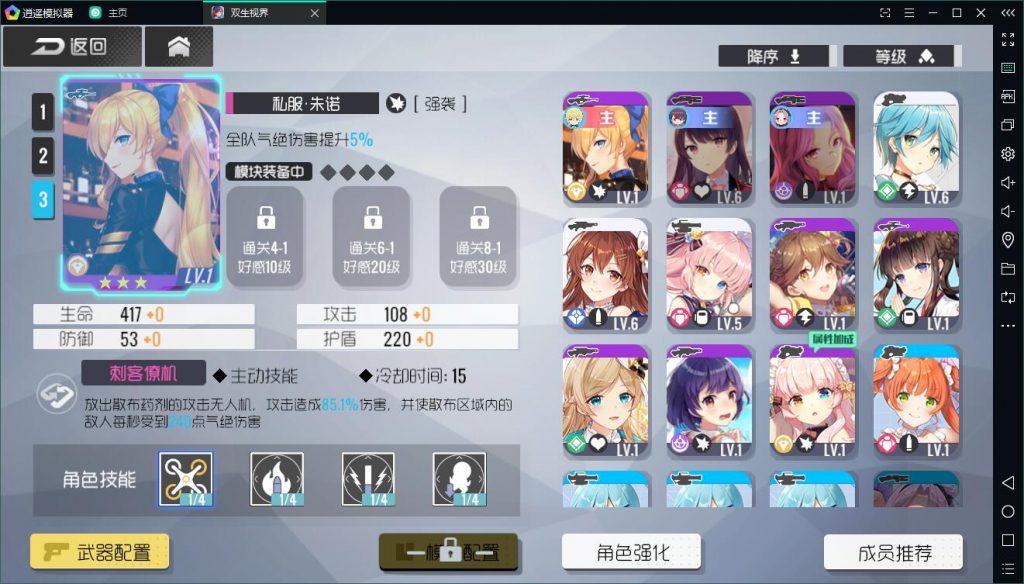Select the highlighted team slot 3 tab
This screenshot has height=584, width=1024.
(x=42, y=199)
